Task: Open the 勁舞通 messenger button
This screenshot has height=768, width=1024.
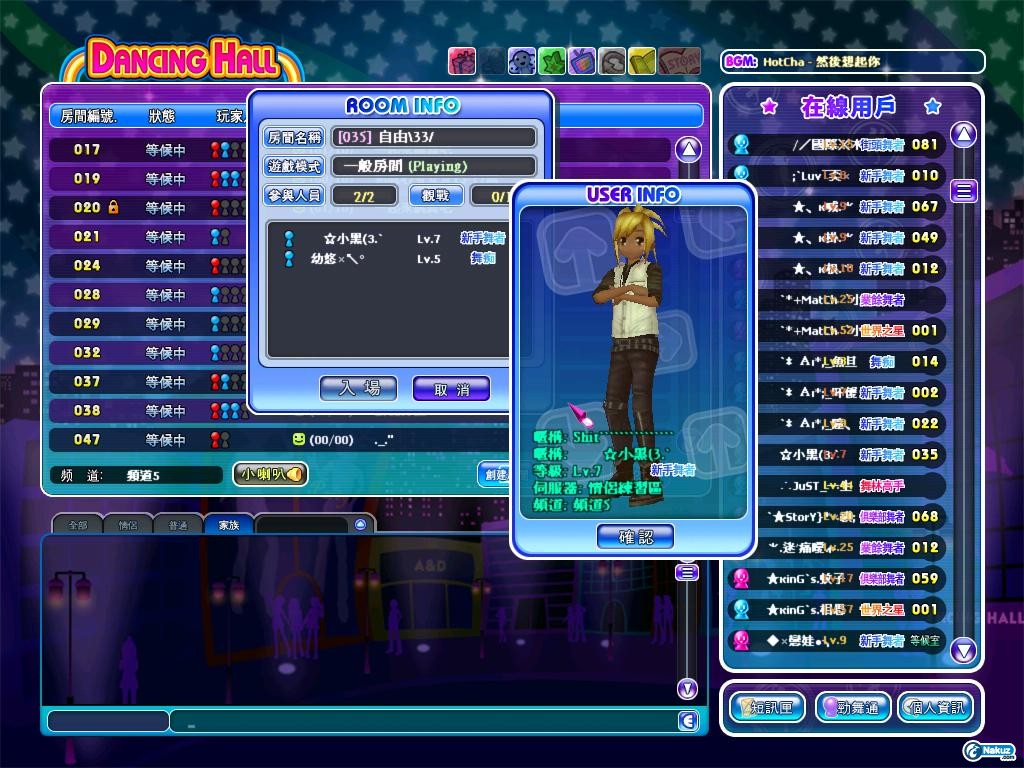Action: (852, 708)
